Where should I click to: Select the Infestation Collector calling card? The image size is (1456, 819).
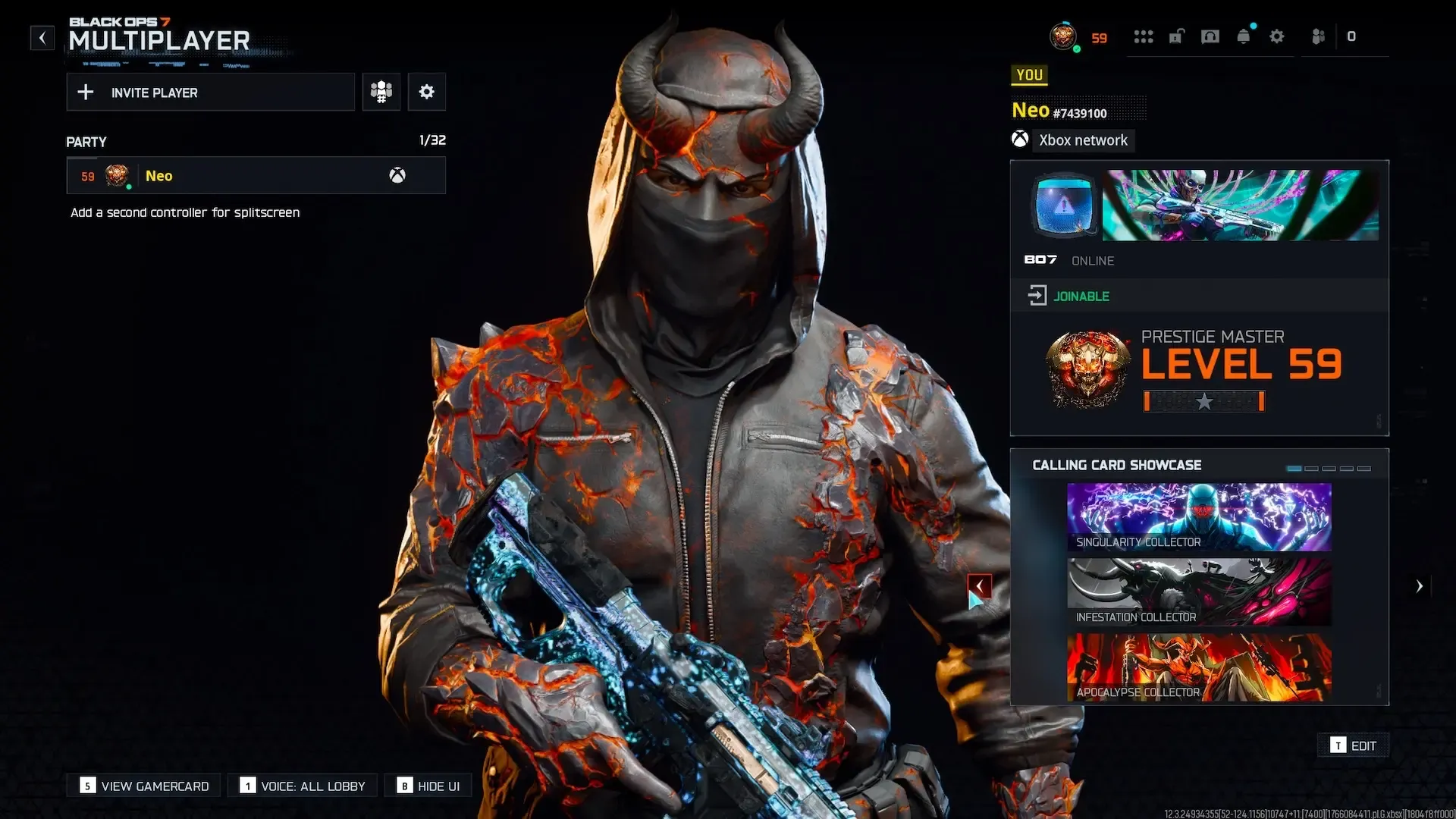[1198, 591]
